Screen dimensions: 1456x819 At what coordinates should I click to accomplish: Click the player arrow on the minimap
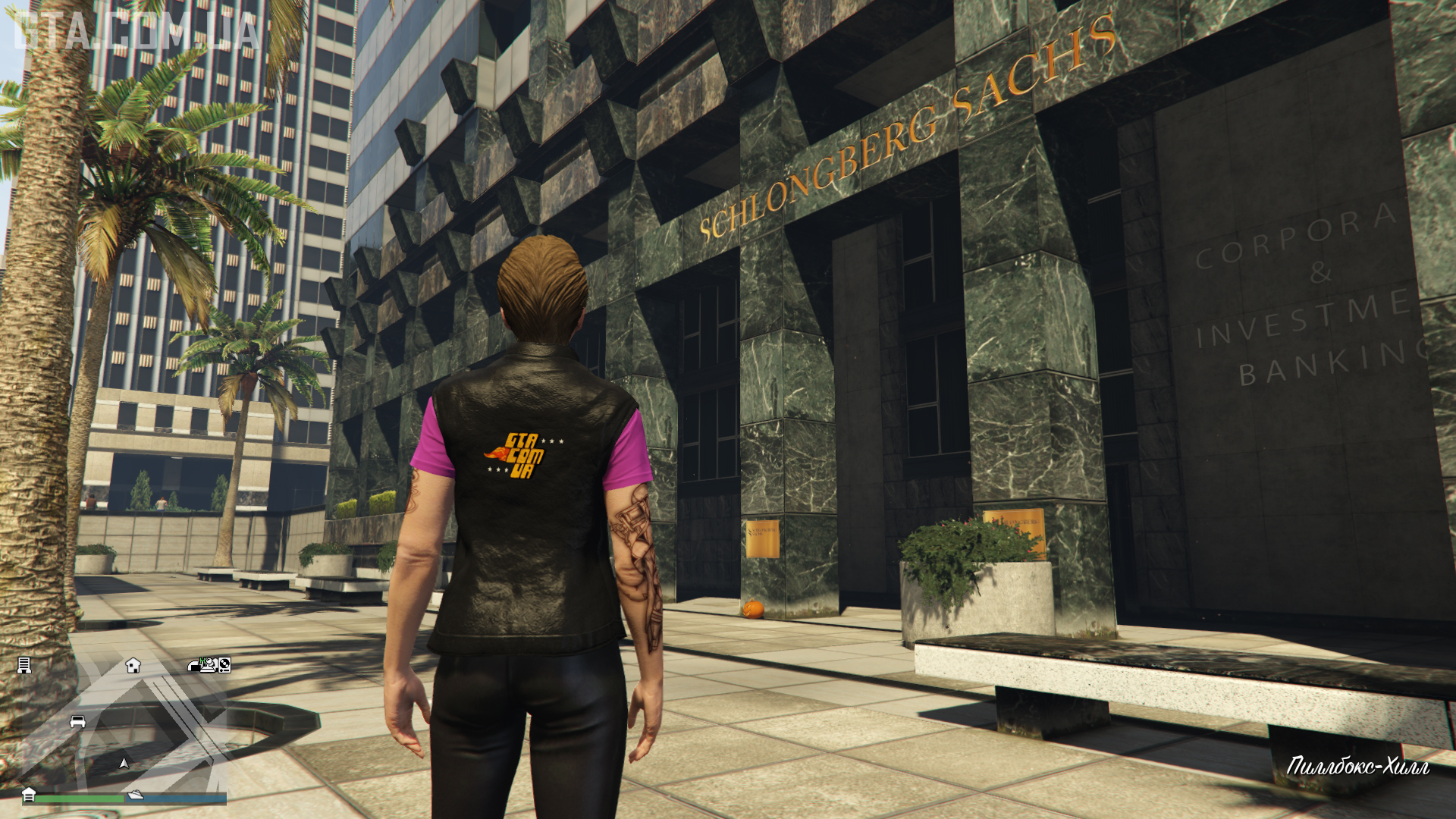pyautogui.click(x=124, y=763)
